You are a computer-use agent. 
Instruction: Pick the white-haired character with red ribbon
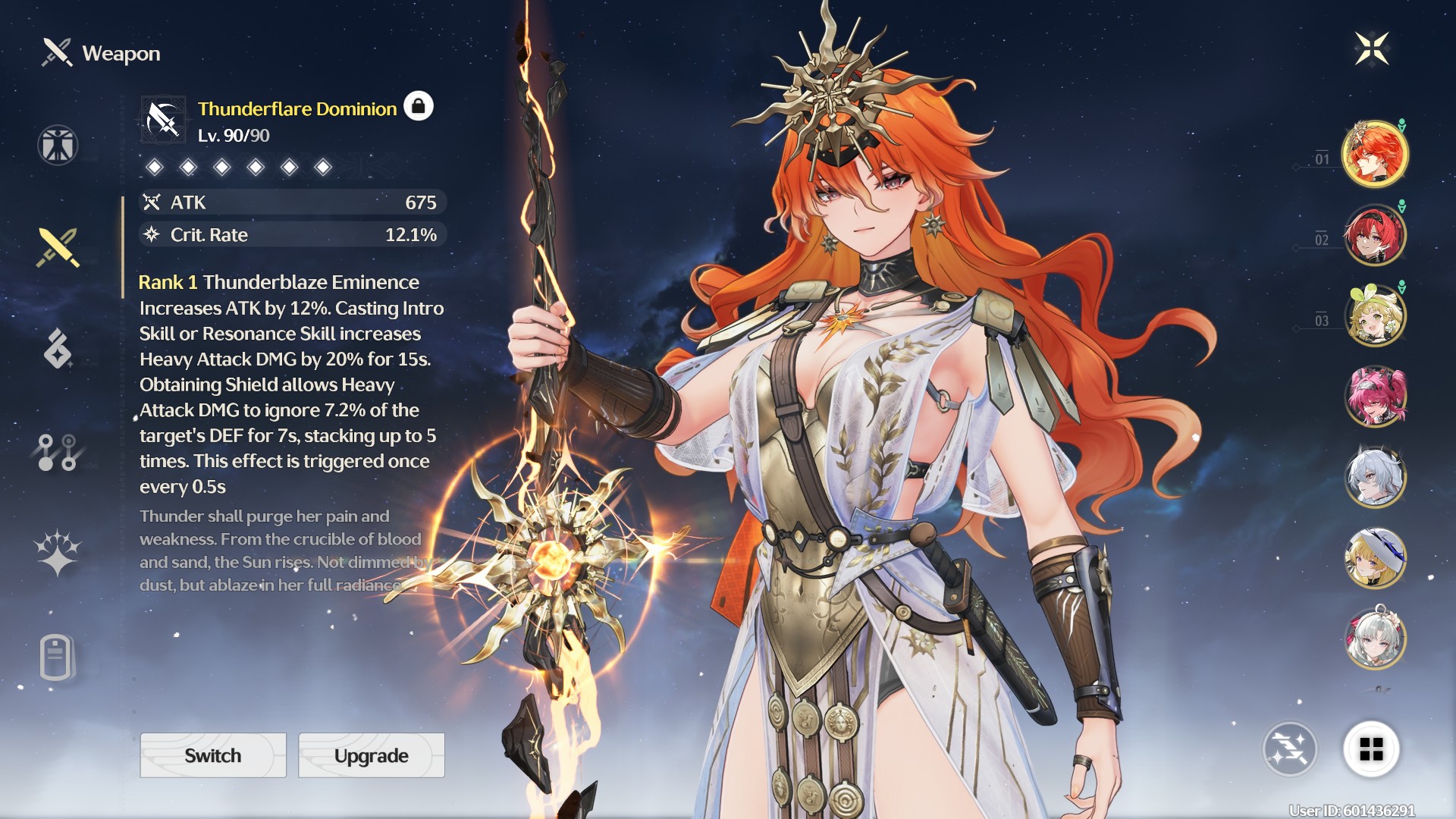pyautogui.click(x=1375, y=639)
